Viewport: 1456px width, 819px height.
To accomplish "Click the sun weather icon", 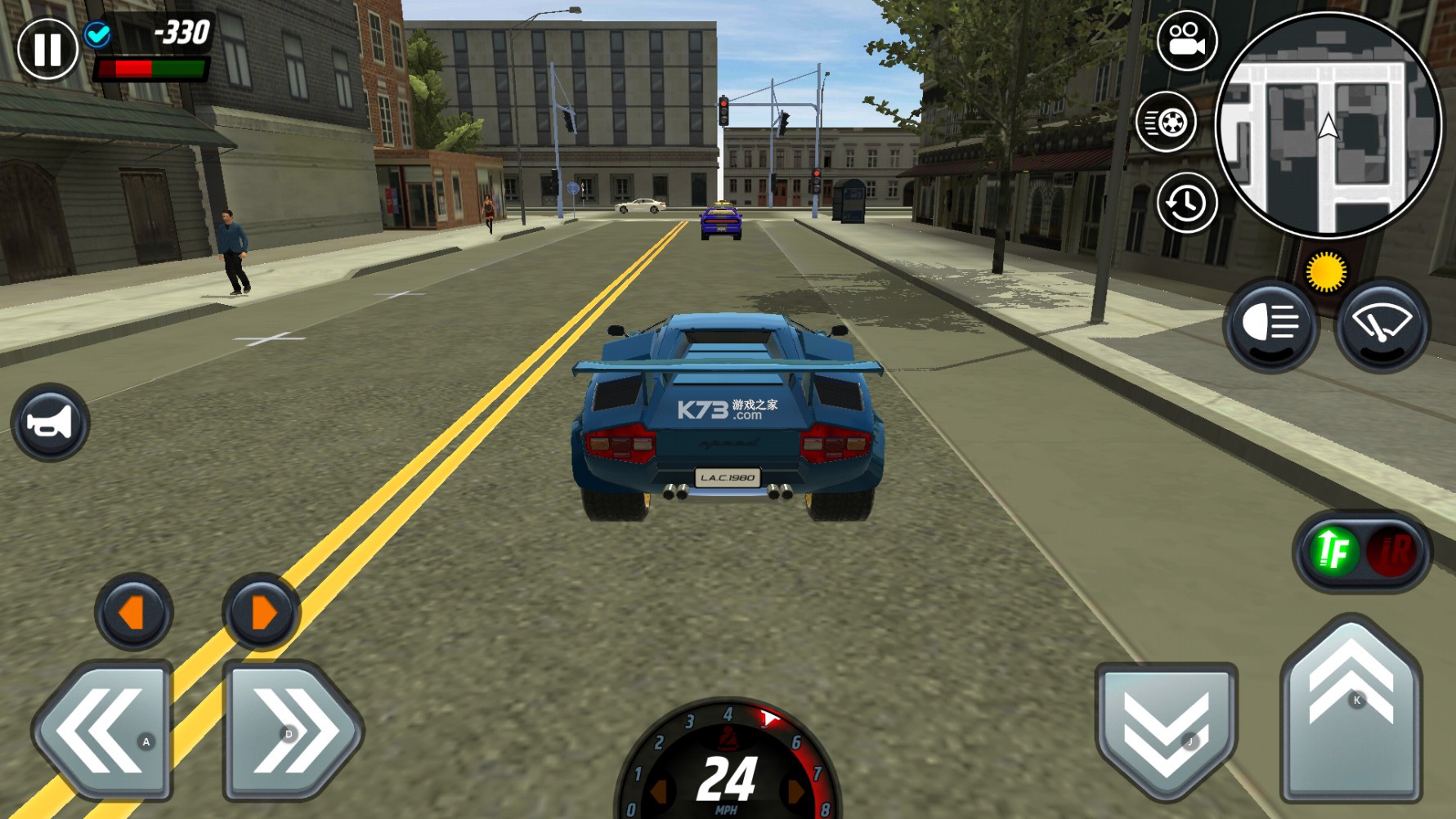I will (1325, 271).
